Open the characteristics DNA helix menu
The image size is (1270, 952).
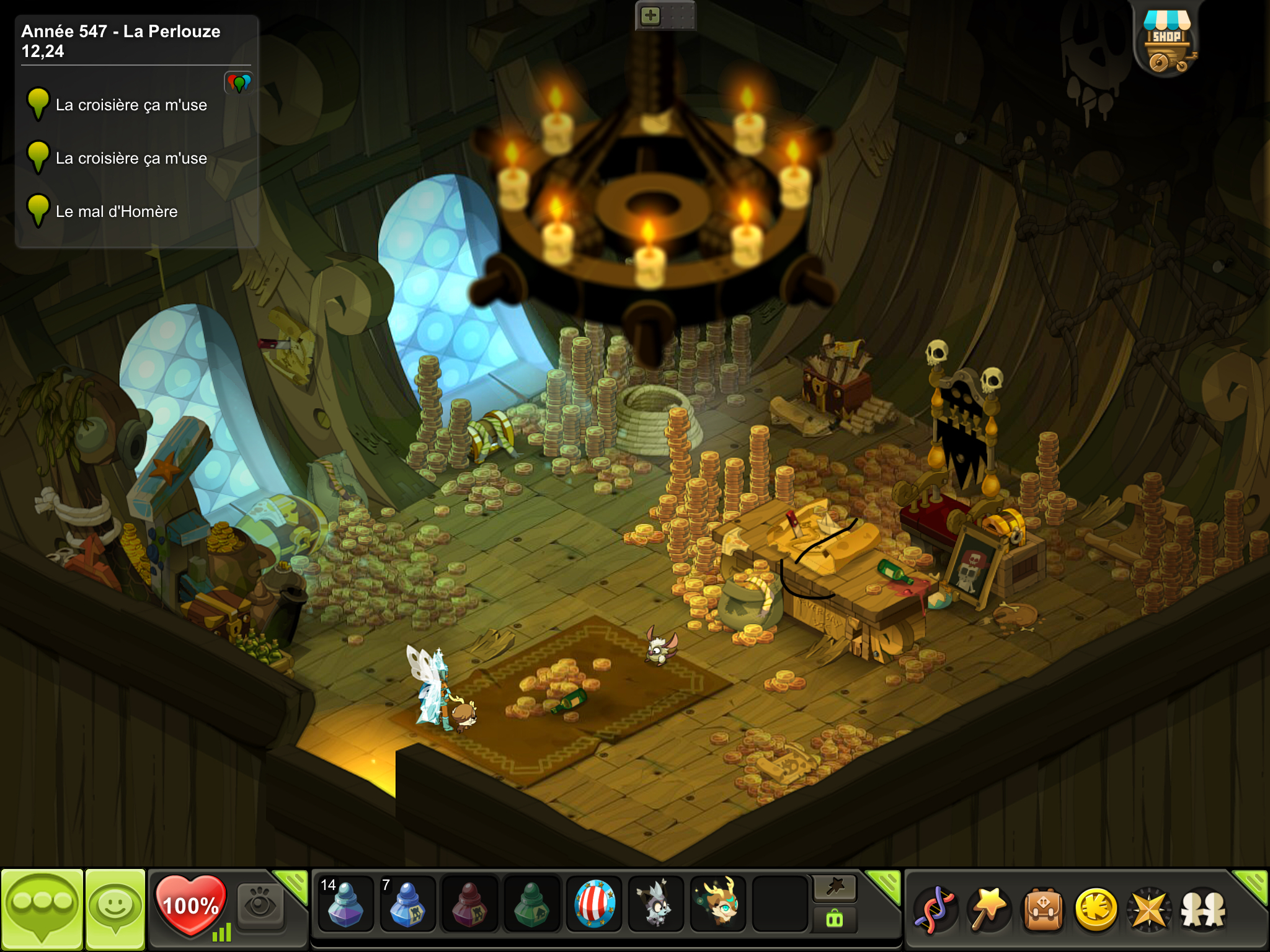935,910
